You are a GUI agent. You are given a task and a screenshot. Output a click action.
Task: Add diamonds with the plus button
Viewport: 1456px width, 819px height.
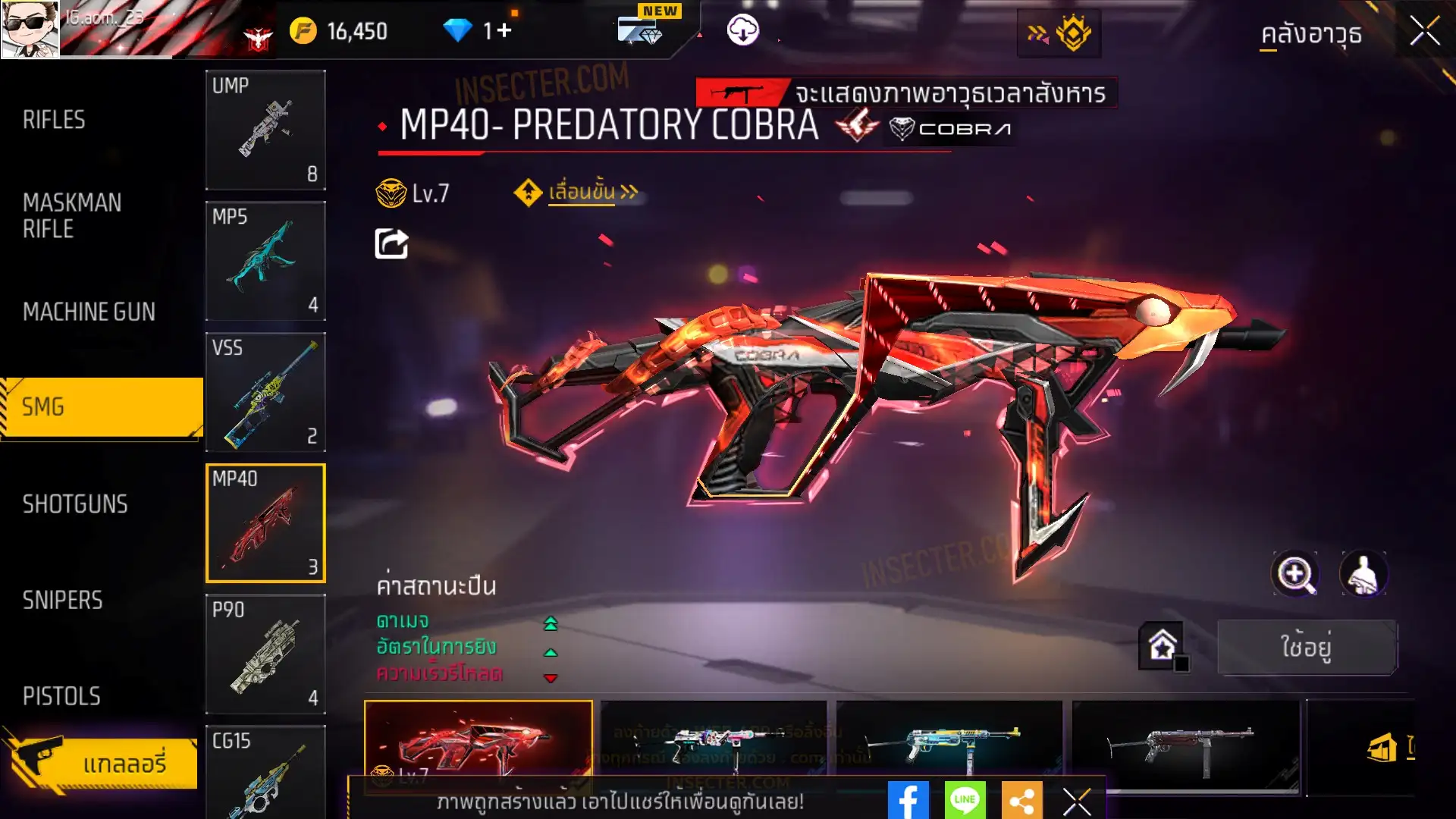504,30
